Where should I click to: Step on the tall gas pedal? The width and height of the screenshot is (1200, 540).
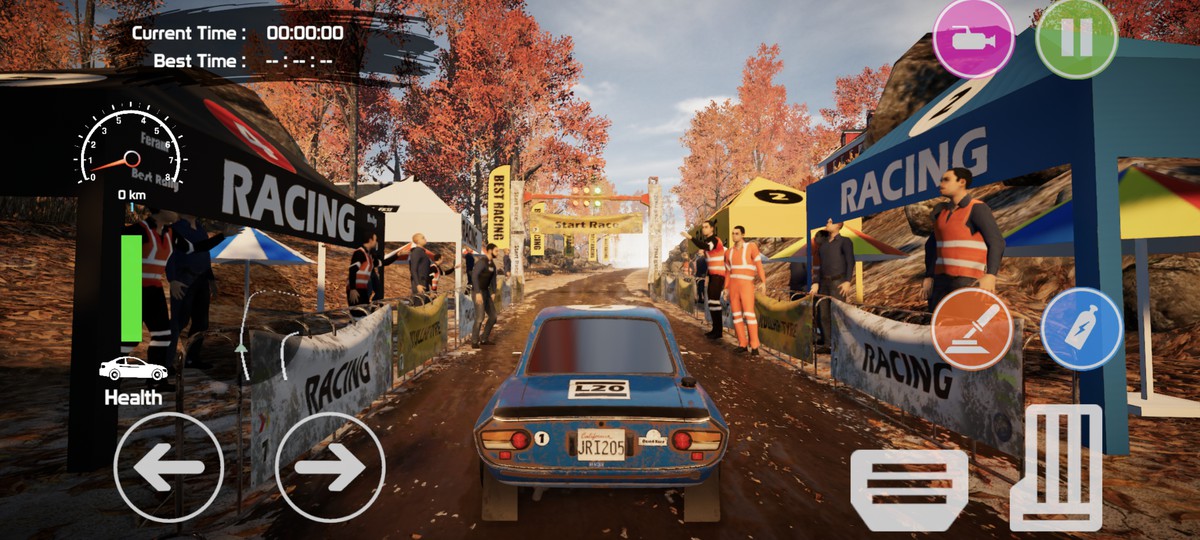[x=1056, y=467]
